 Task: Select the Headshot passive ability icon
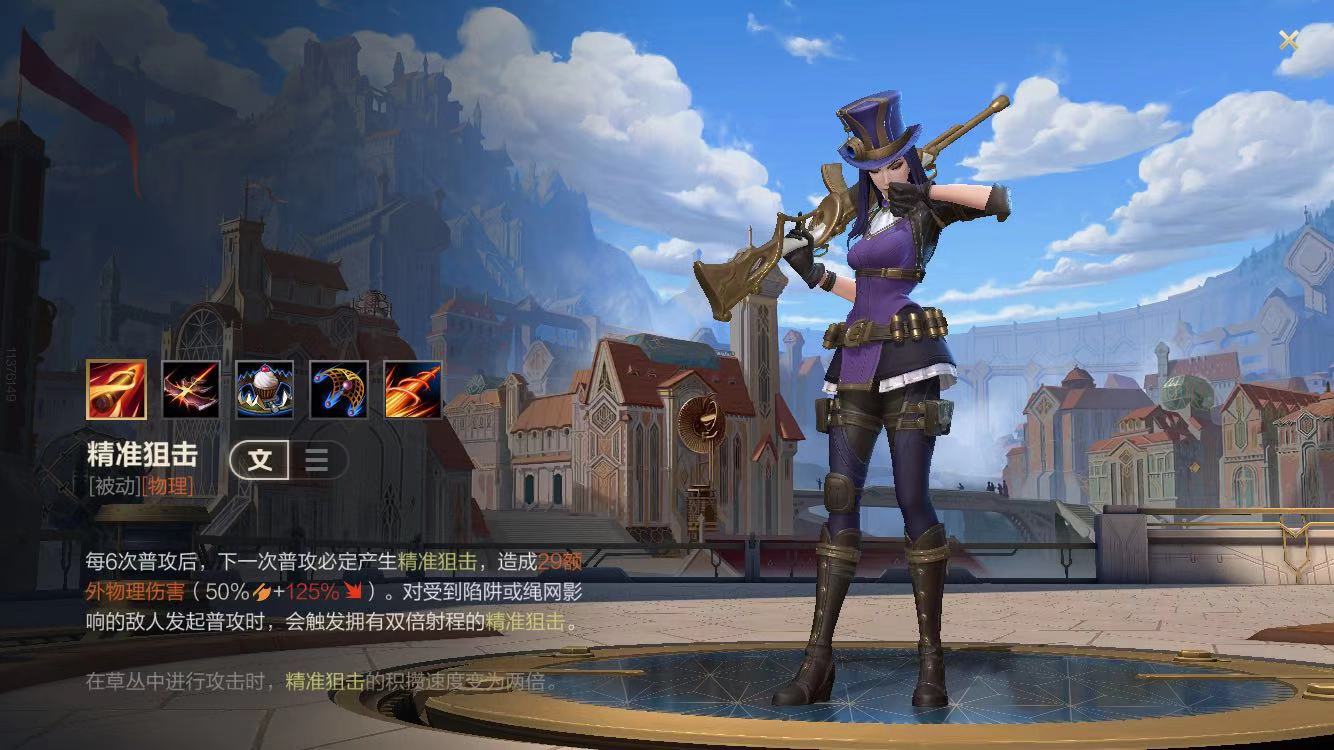pos(116,389)
